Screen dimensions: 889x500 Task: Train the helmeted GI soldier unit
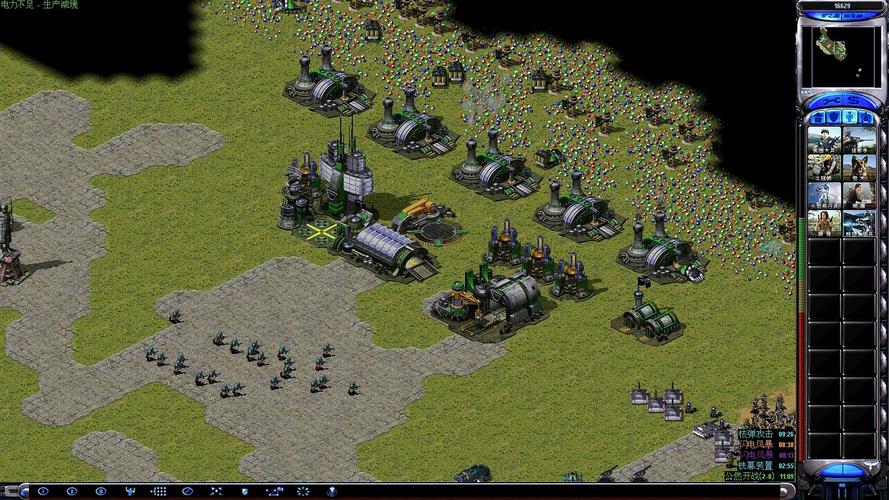tap(824, 140)
